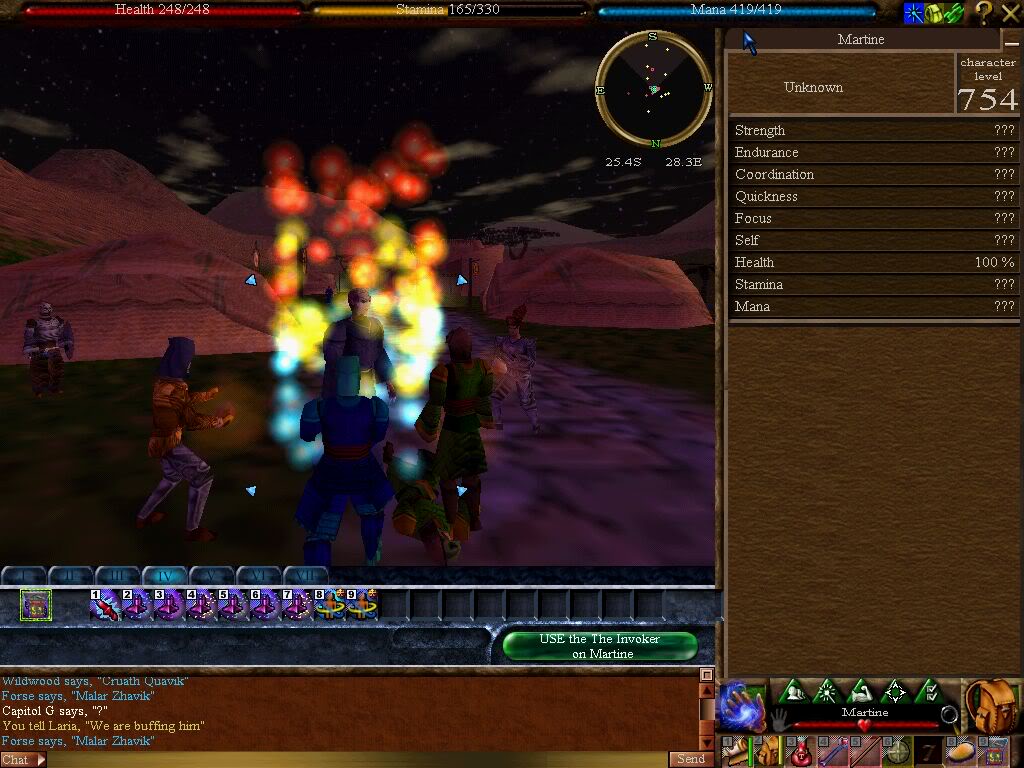Open the checklist options panel

[929, 691]
